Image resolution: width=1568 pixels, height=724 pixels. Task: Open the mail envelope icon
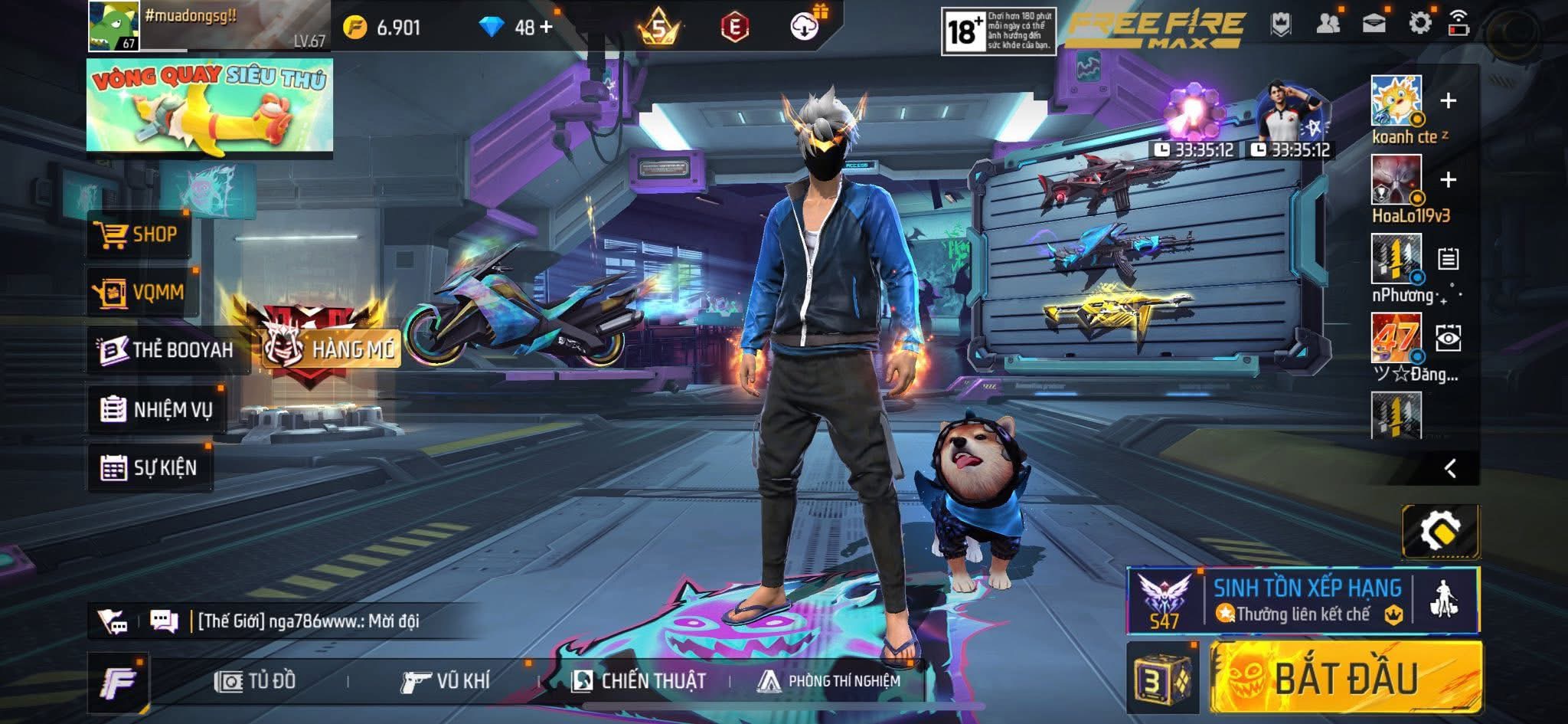tap(1374, 24)
